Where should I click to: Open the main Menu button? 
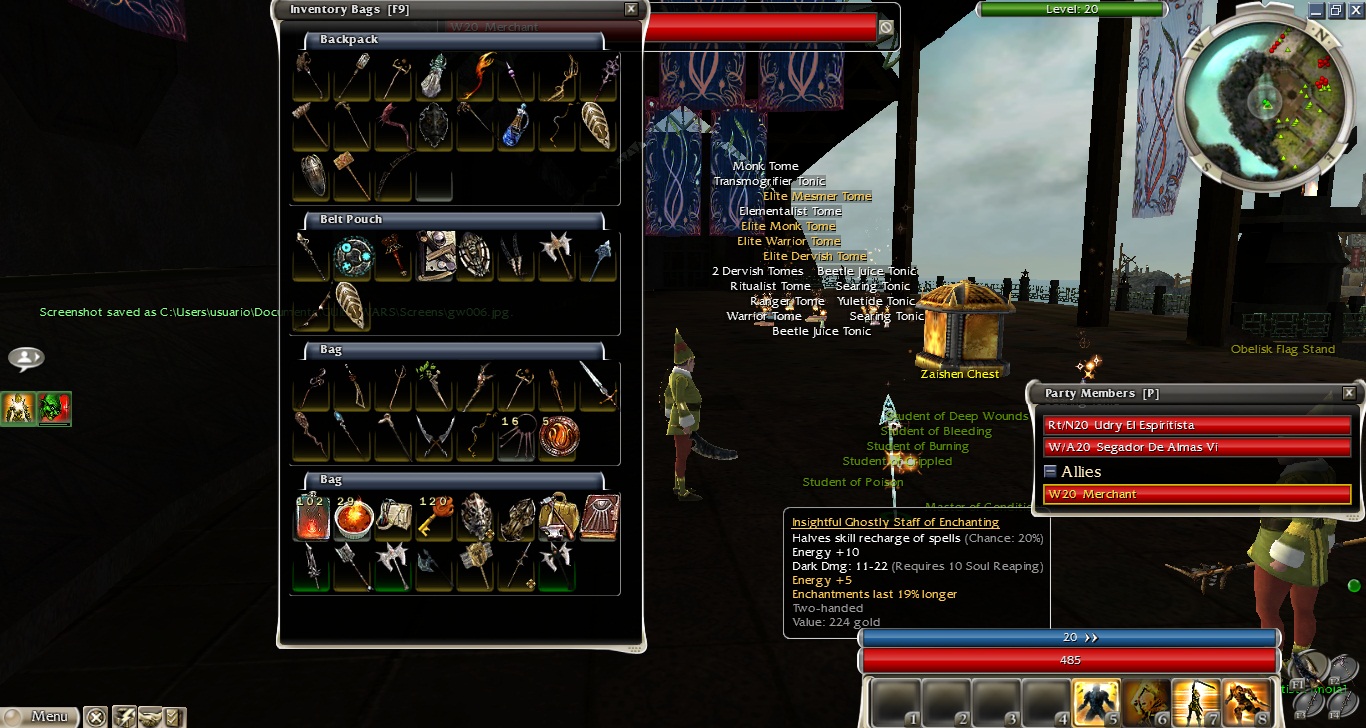tap(39, 716)
